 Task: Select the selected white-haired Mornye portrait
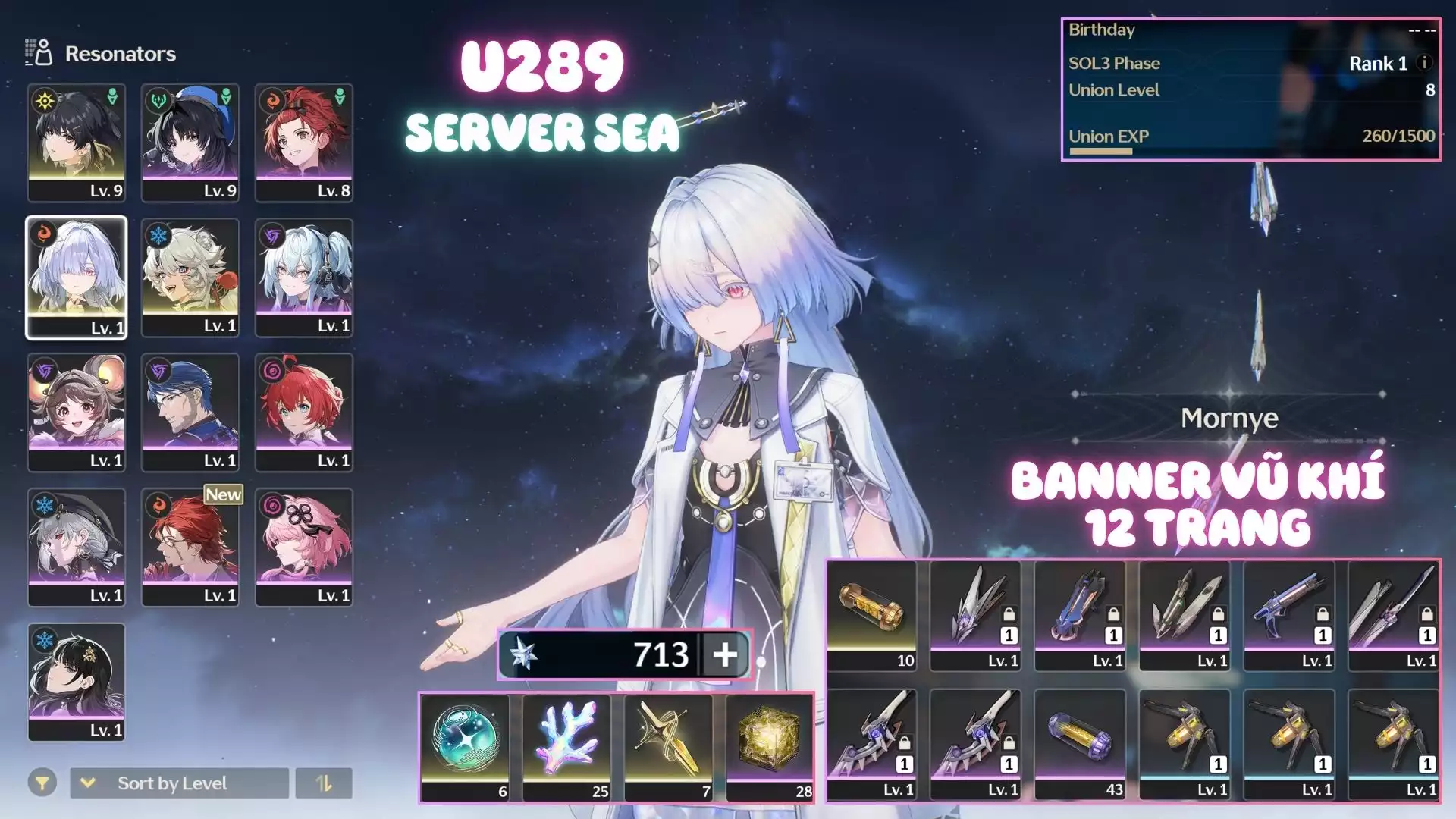[x=77, y=278]
